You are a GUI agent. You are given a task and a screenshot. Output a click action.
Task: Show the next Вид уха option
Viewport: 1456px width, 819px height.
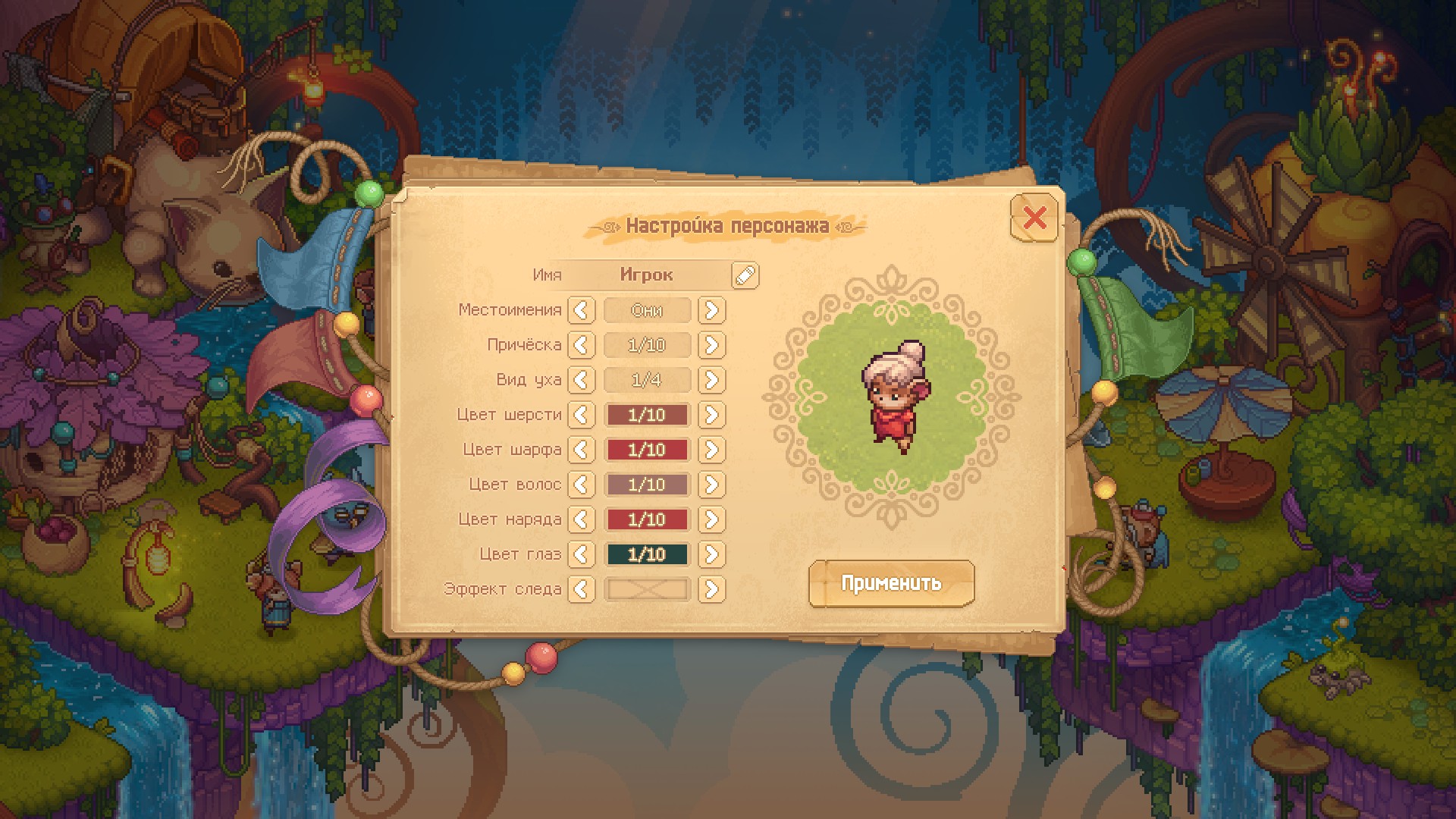point(711,380)
